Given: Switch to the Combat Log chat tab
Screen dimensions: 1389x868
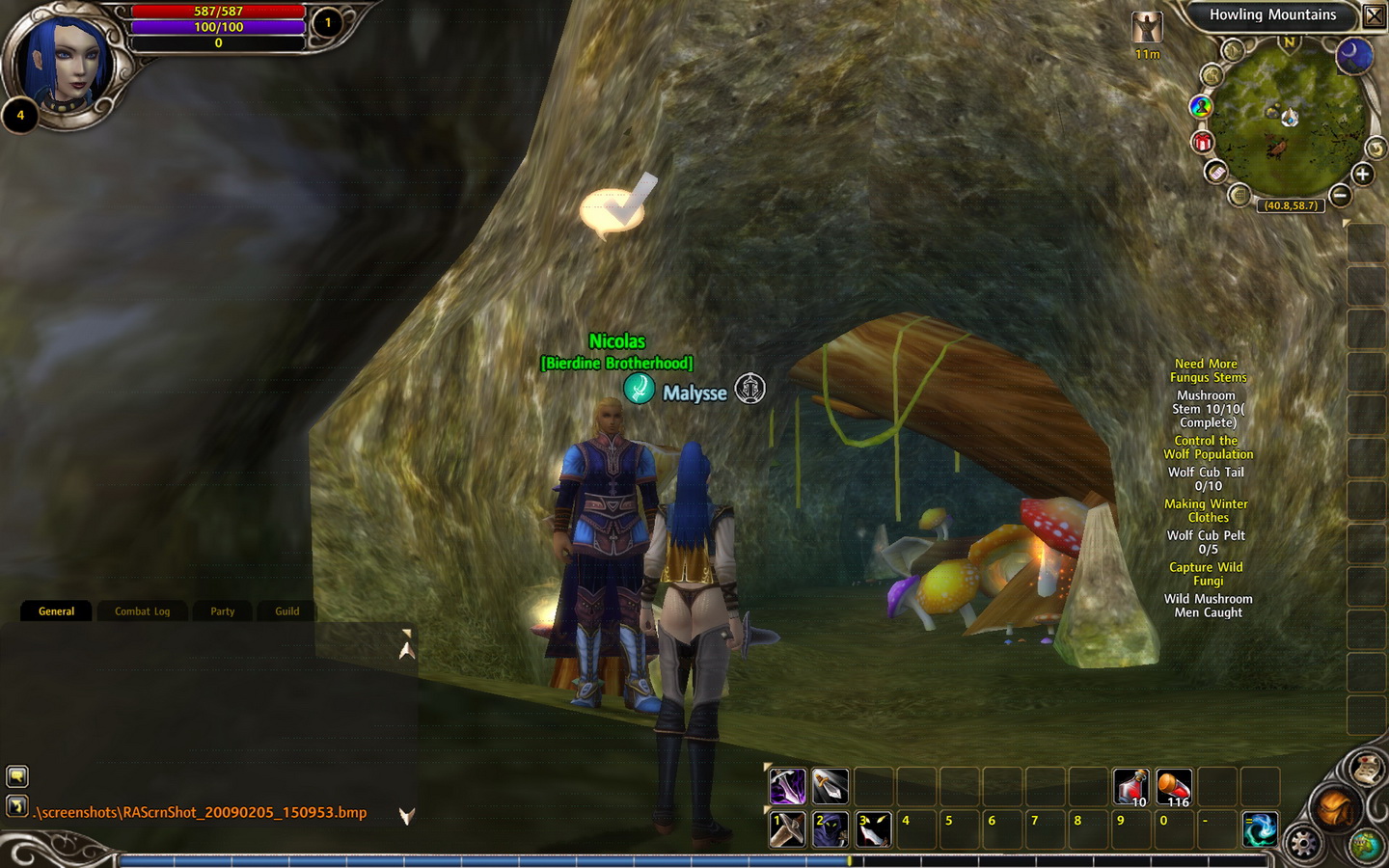Looking at the screenshot, I should pos(142,611).
